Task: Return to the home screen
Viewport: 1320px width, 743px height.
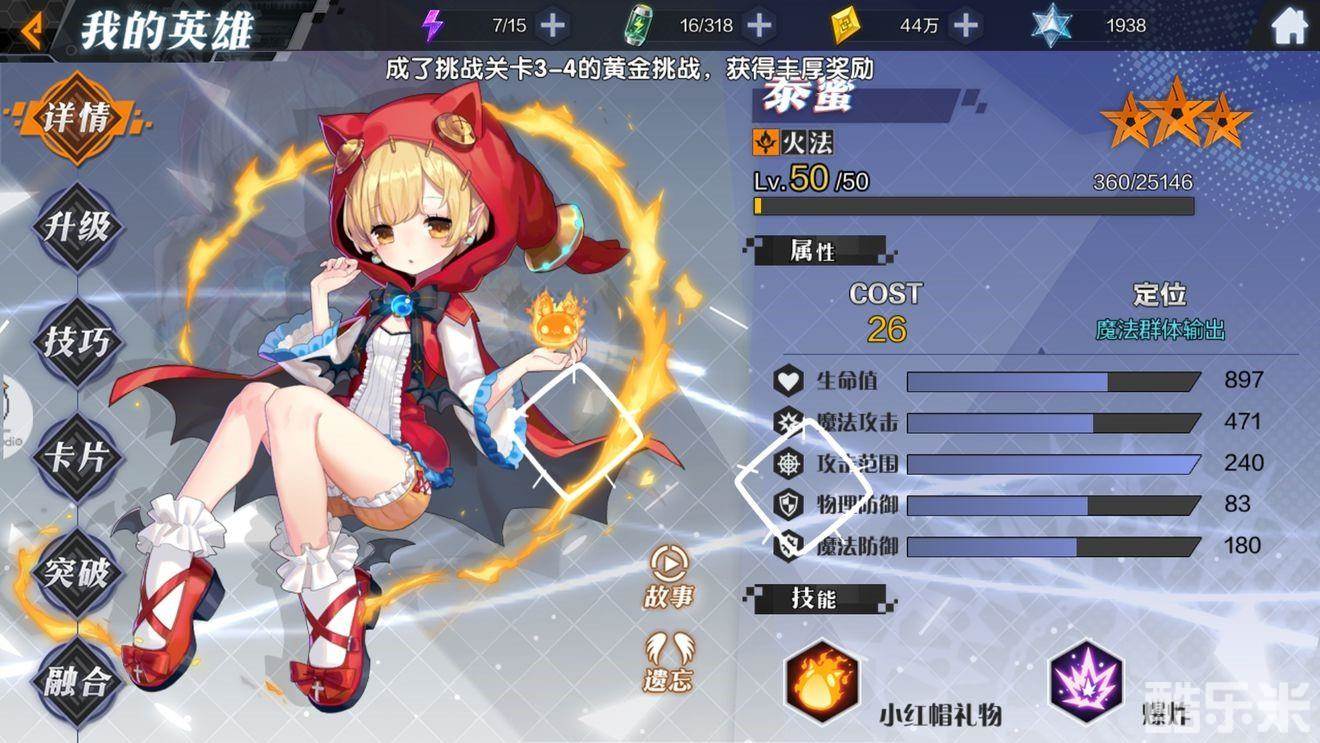Action: tap(1290, 26)
